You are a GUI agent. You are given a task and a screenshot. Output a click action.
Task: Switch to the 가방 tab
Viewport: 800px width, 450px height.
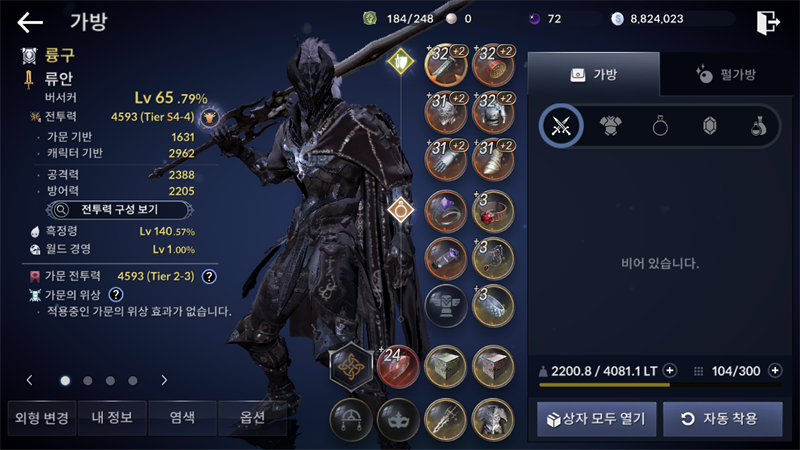pos(594,74)
